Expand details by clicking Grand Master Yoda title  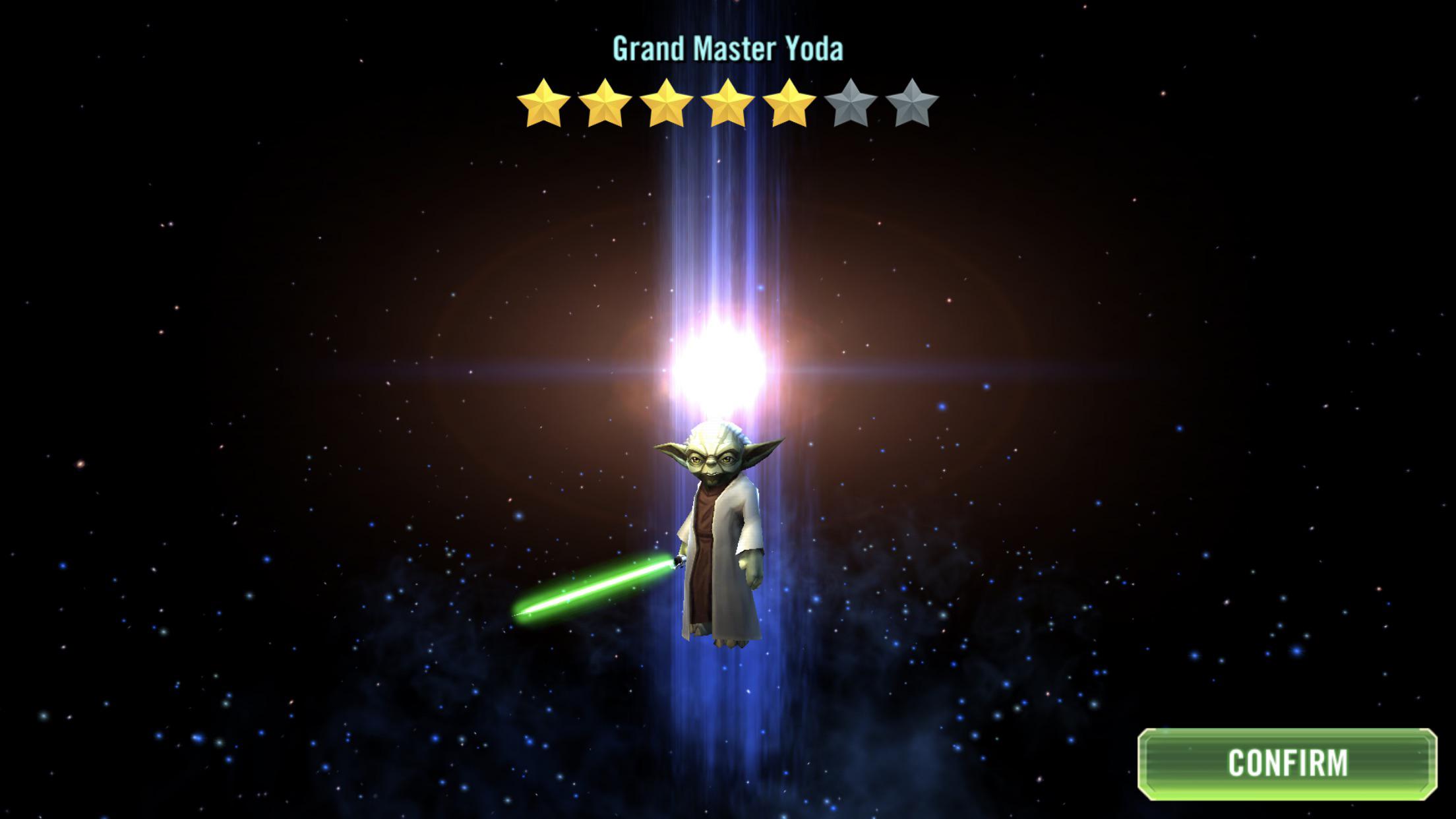point(728,48)
